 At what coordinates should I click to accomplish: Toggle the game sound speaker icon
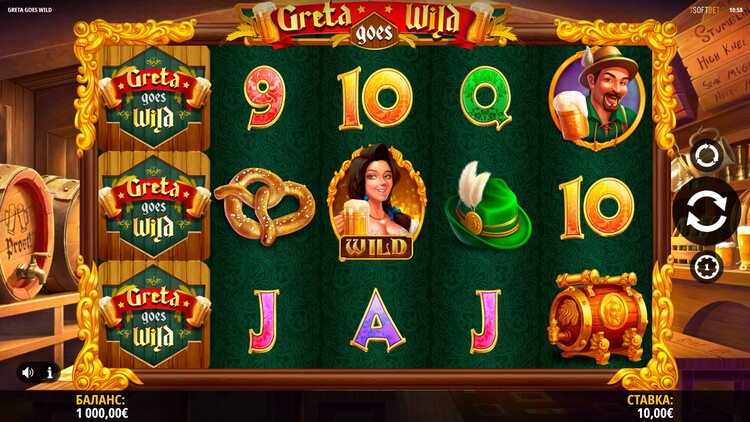click(x=28, y=372)
